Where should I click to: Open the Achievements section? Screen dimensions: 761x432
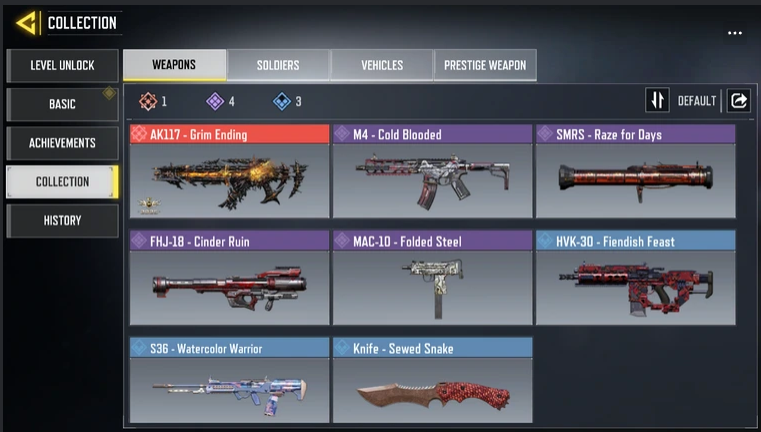pos(62,143)
